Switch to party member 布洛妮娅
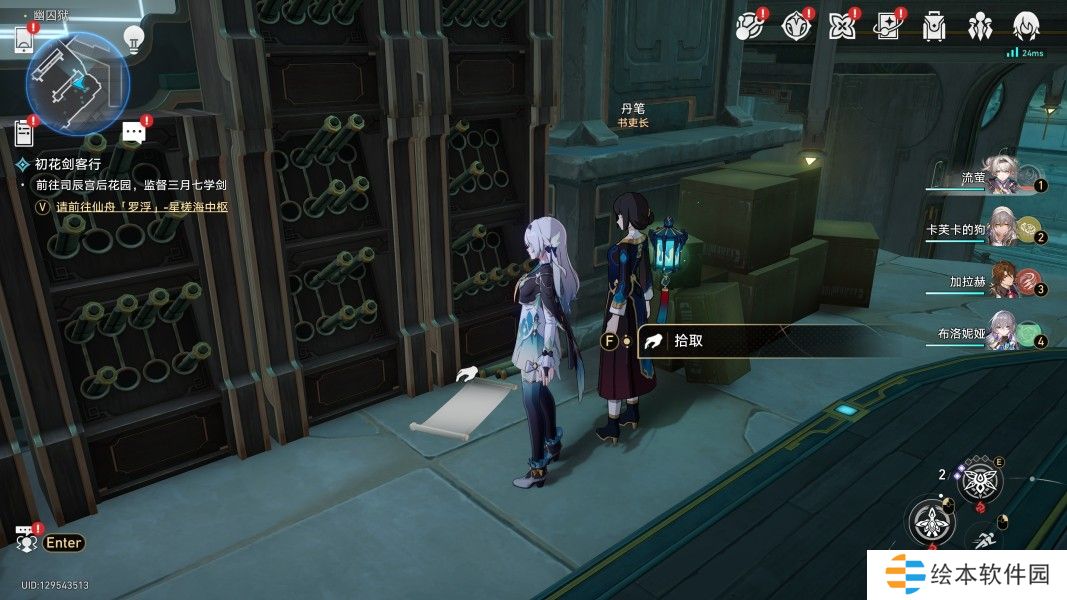Screen dimensions: 1067x600 tap(1000, 335)
